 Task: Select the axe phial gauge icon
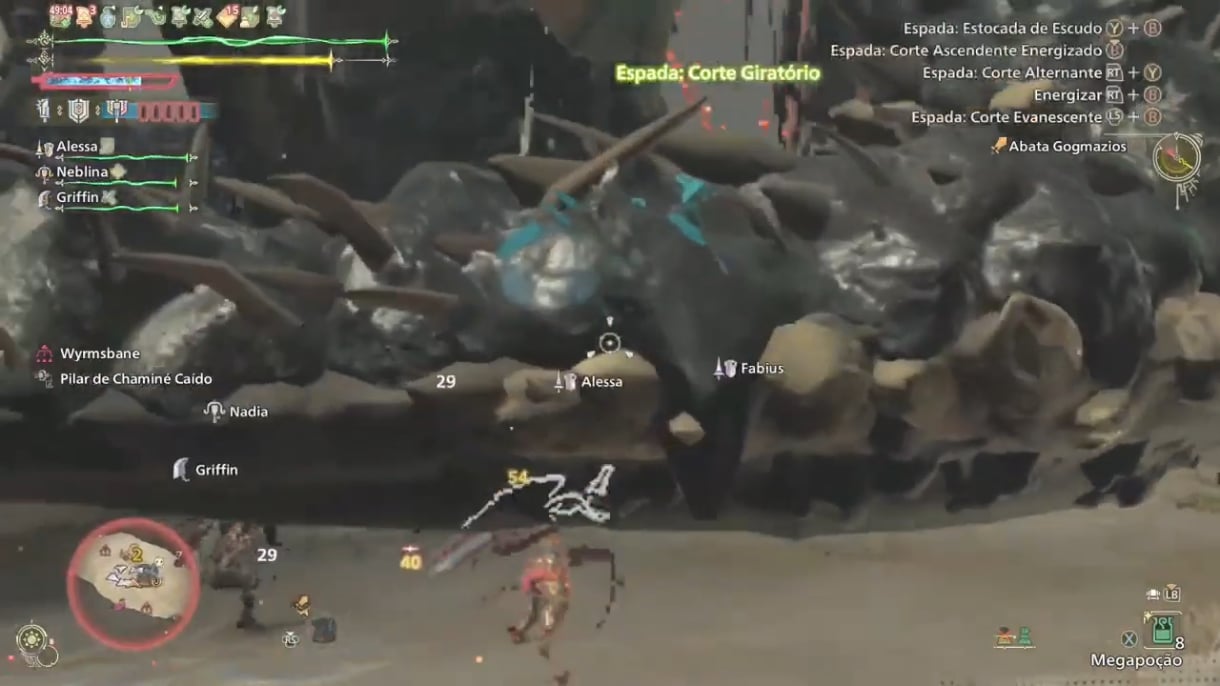click(116, 110)
